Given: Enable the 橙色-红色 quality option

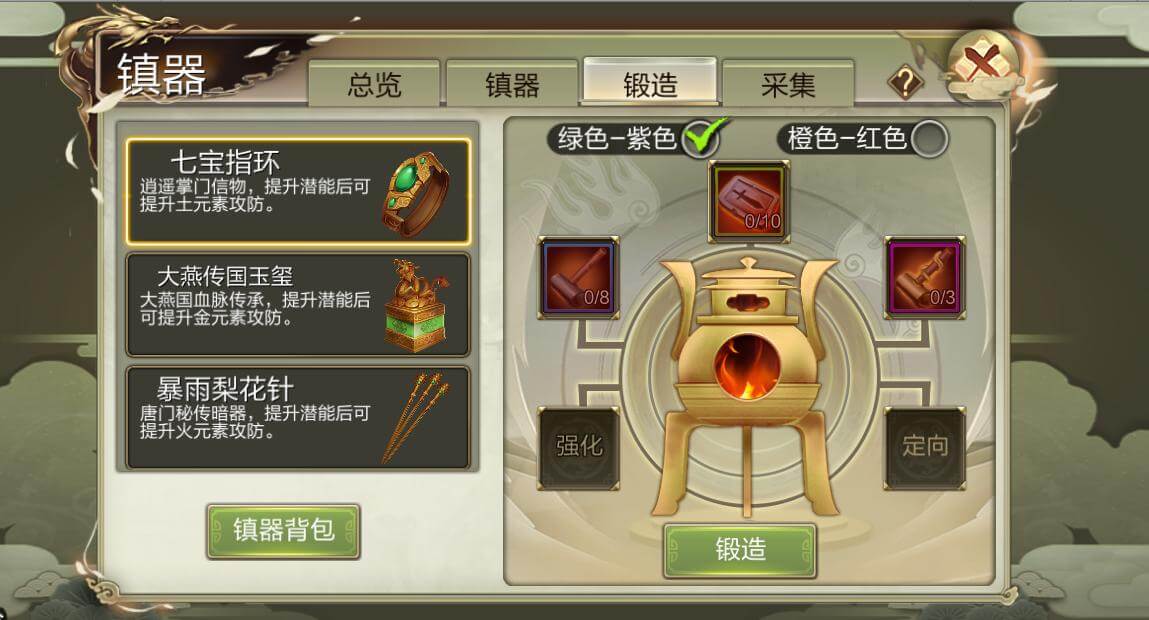Looking at the screenshot, I should coord(930,138).
